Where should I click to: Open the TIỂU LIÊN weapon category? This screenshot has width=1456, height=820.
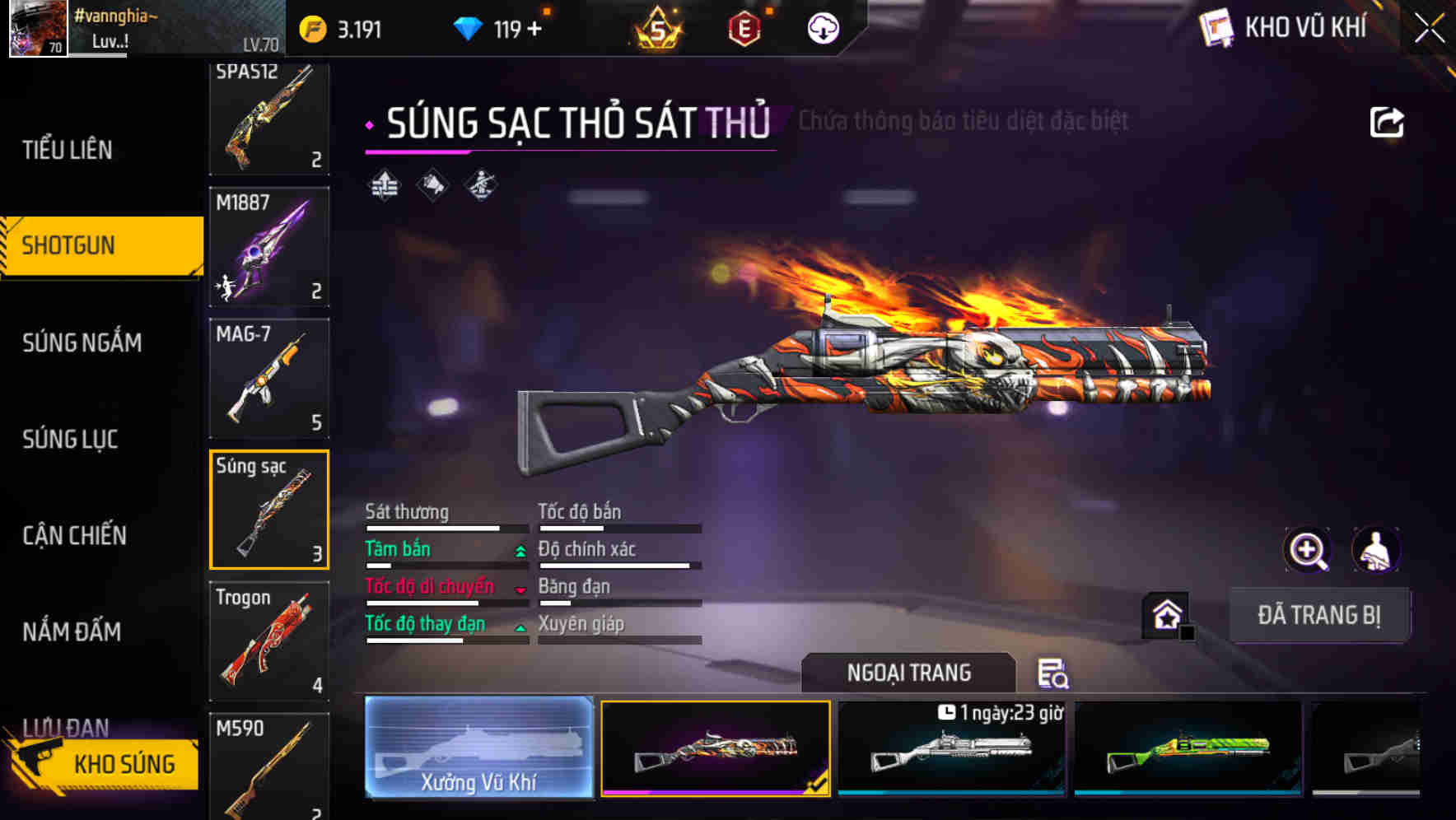68,150
